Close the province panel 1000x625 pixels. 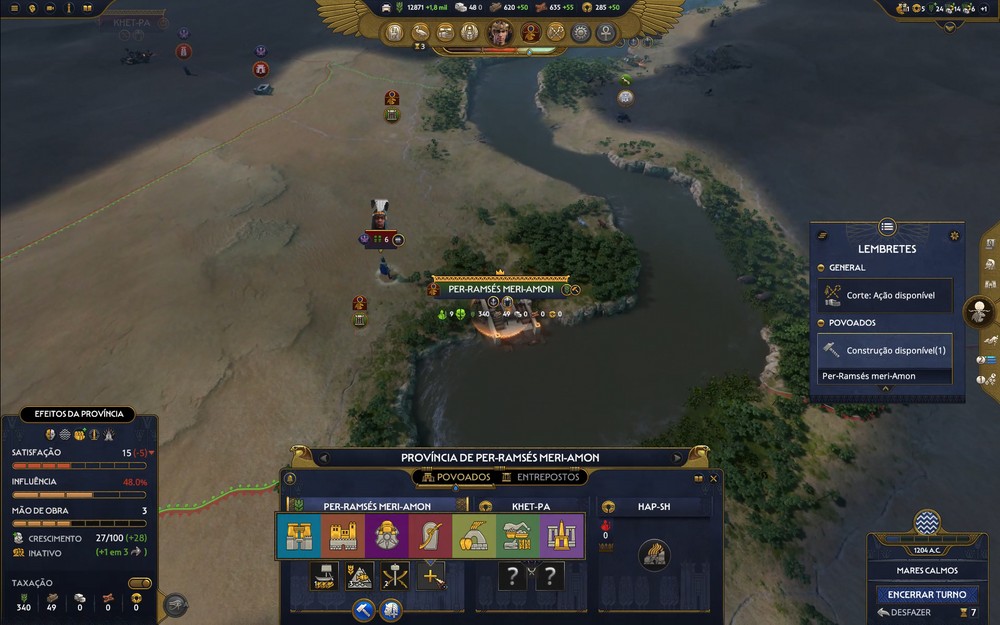[713, 479]
